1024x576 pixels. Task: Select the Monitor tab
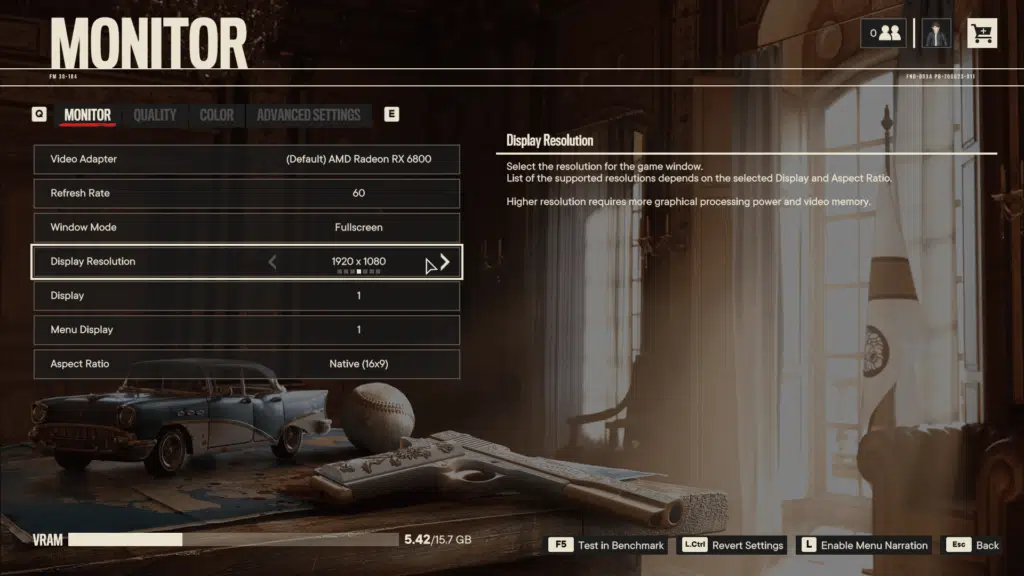pos(87,115)
